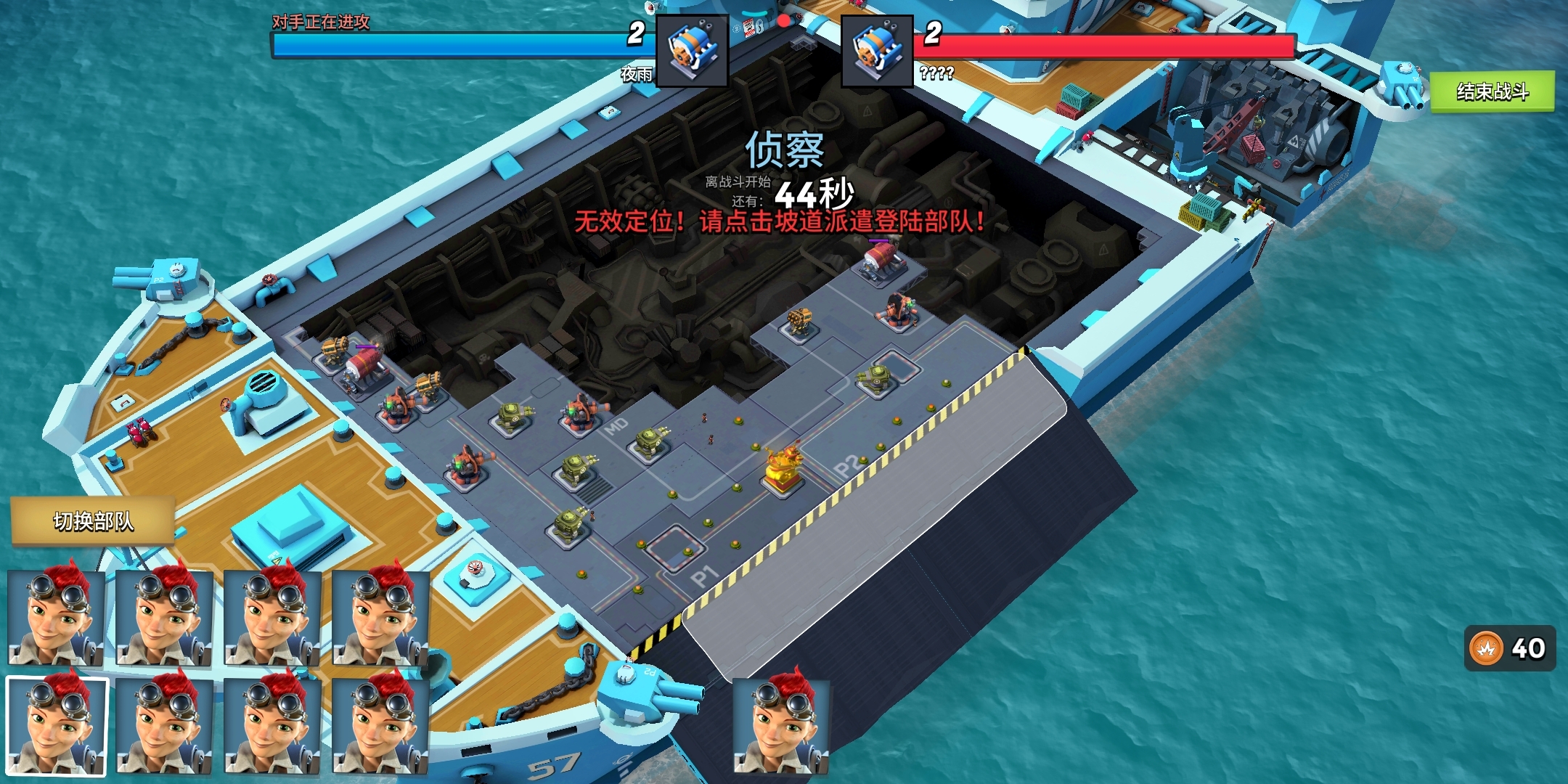Tap player 夜雨's engine avatar icon

(692, 51)
